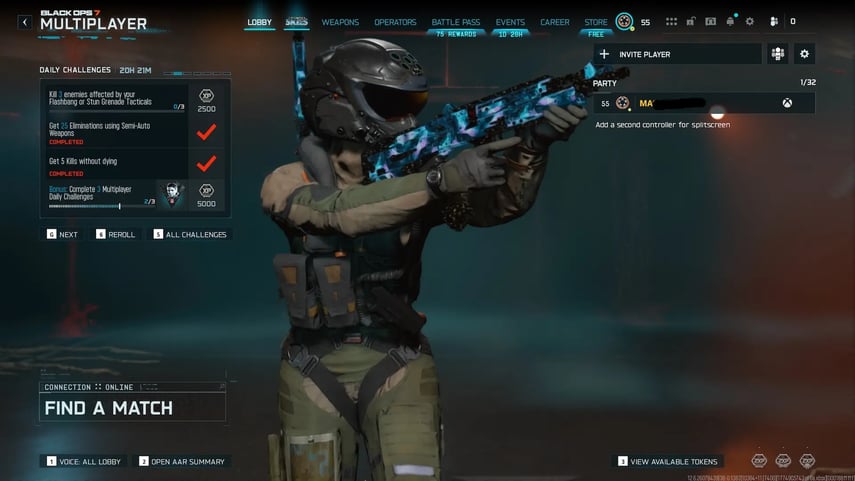Open the Weapons tab
The height and width of the screenshot is (481, 855).
pos(340,22)
